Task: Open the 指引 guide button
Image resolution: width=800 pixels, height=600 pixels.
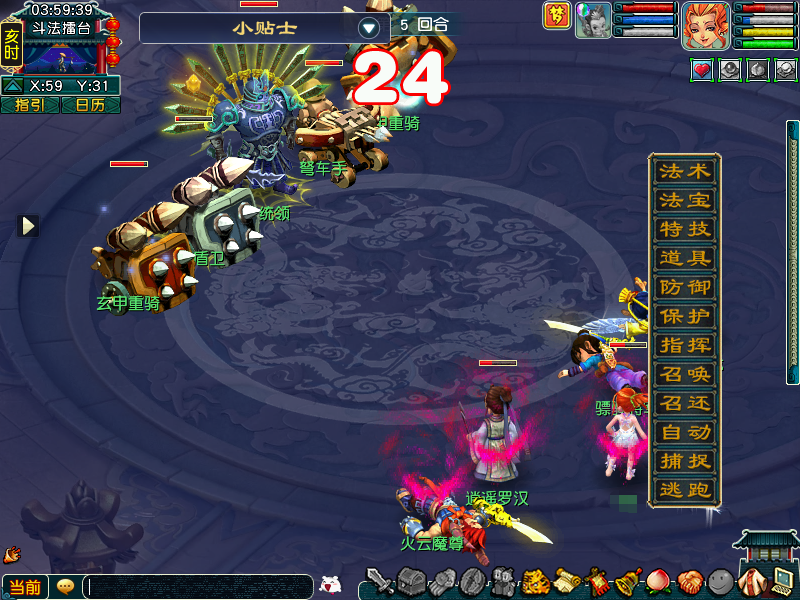Action: (x=29, y=105)
